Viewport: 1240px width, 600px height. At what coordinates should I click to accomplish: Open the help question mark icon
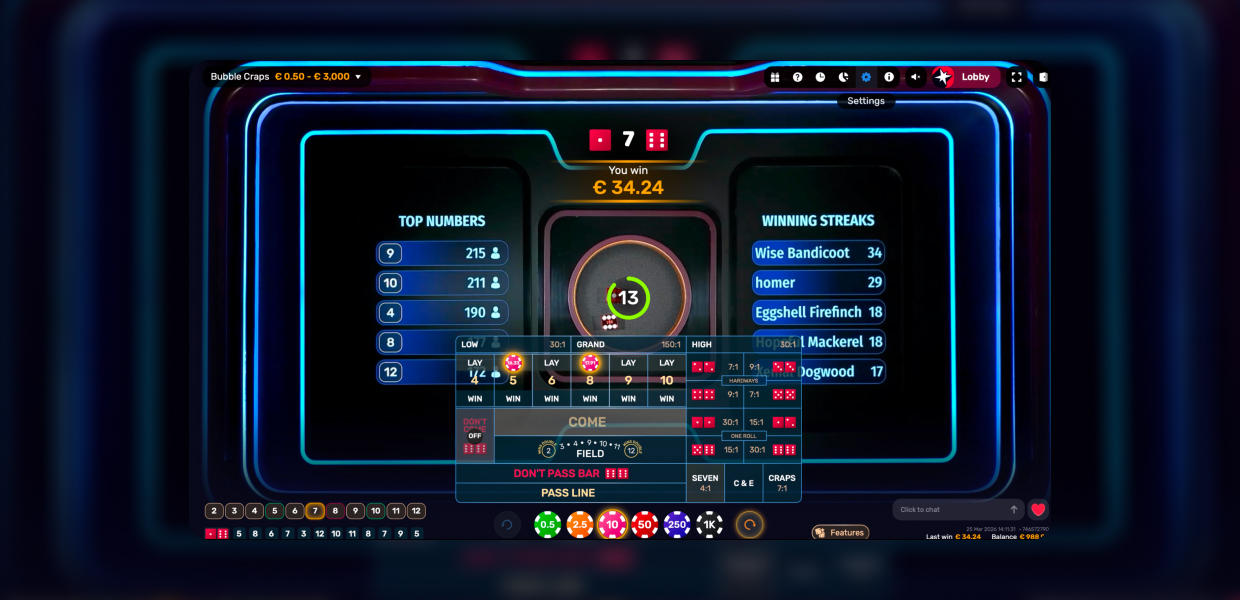(x=797, y=77)
